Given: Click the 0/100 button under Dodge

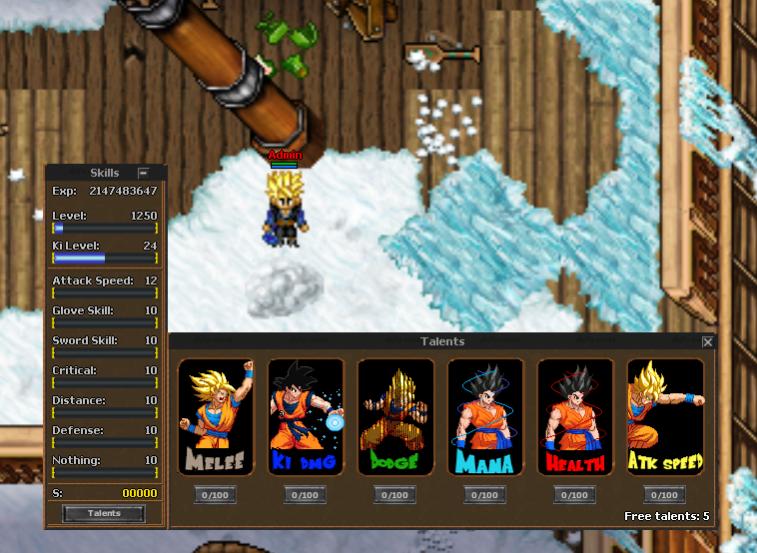Looking at the screenshot, I should tap(395, 495).
